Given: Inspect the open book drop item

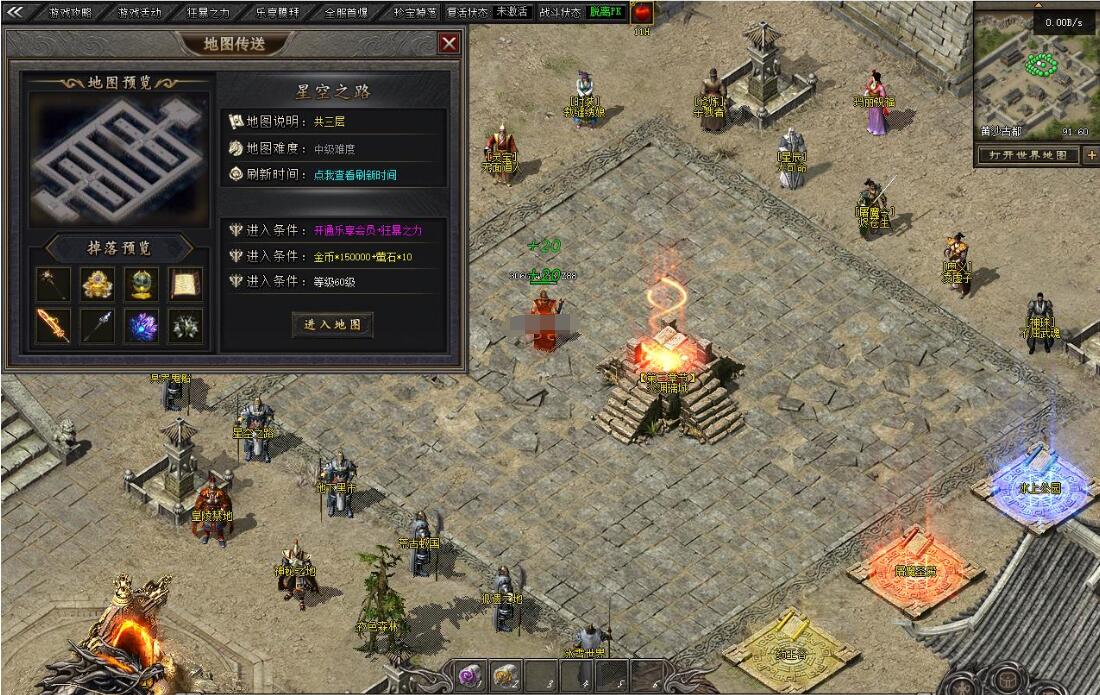Looking at the screenshot, I should (x=185, y=284).
